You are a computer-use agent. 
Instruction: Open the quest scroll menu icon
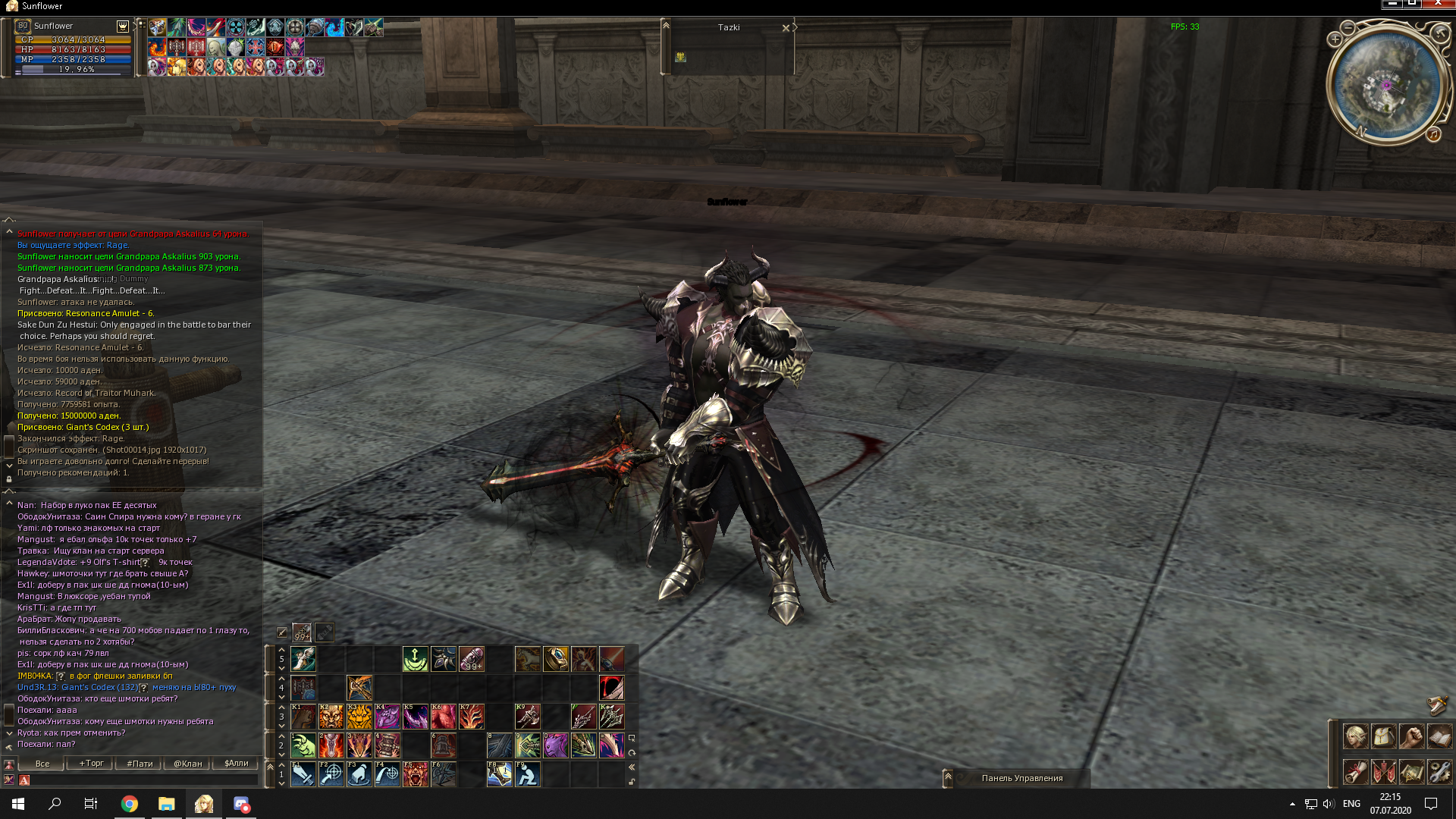coord(1355,772)
